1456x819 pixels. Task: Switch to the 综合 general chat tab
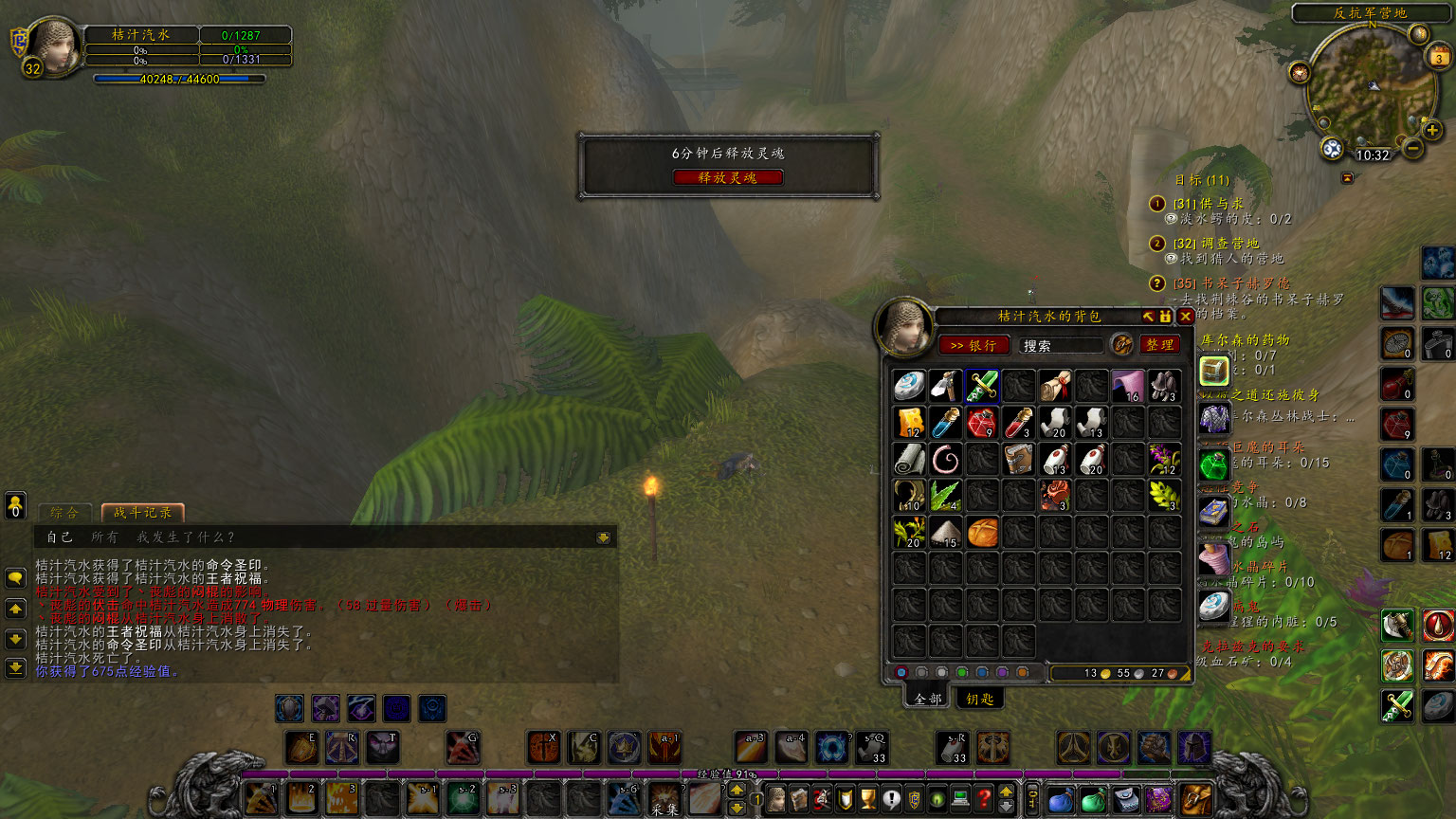click(x=64, y=513)
